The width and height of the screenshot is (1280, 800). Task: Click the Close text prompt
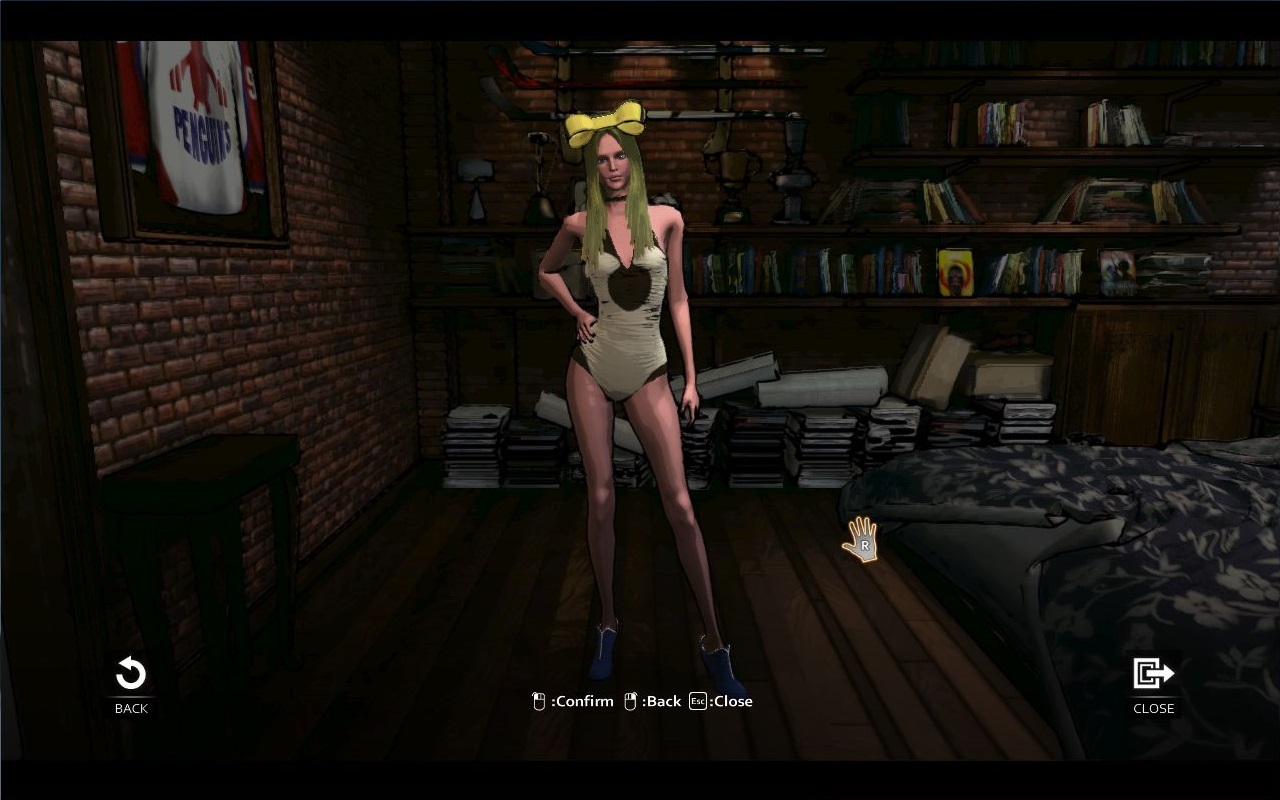tap(730, 701)
